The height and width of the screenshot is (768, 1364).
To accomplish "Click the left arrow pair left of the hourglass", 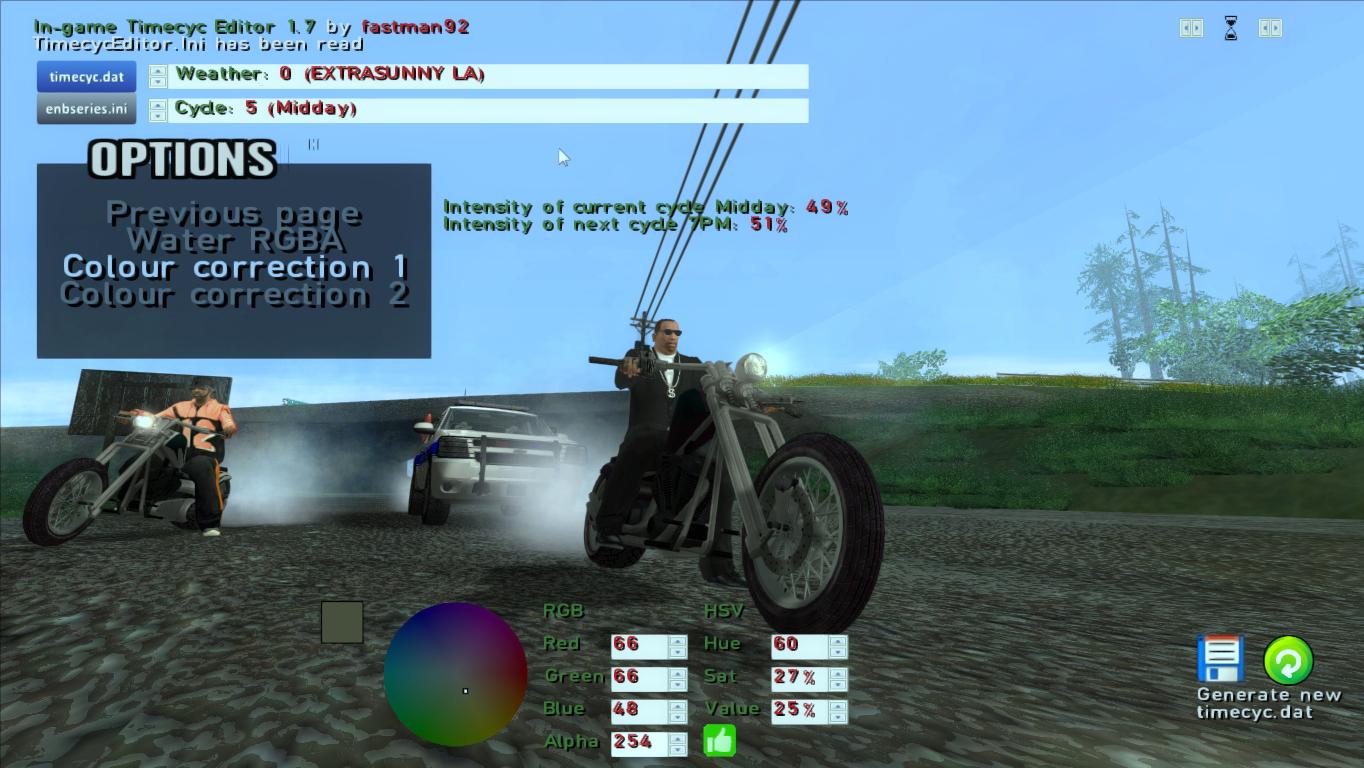I will pyautogui.click(x=1185, y=28).
